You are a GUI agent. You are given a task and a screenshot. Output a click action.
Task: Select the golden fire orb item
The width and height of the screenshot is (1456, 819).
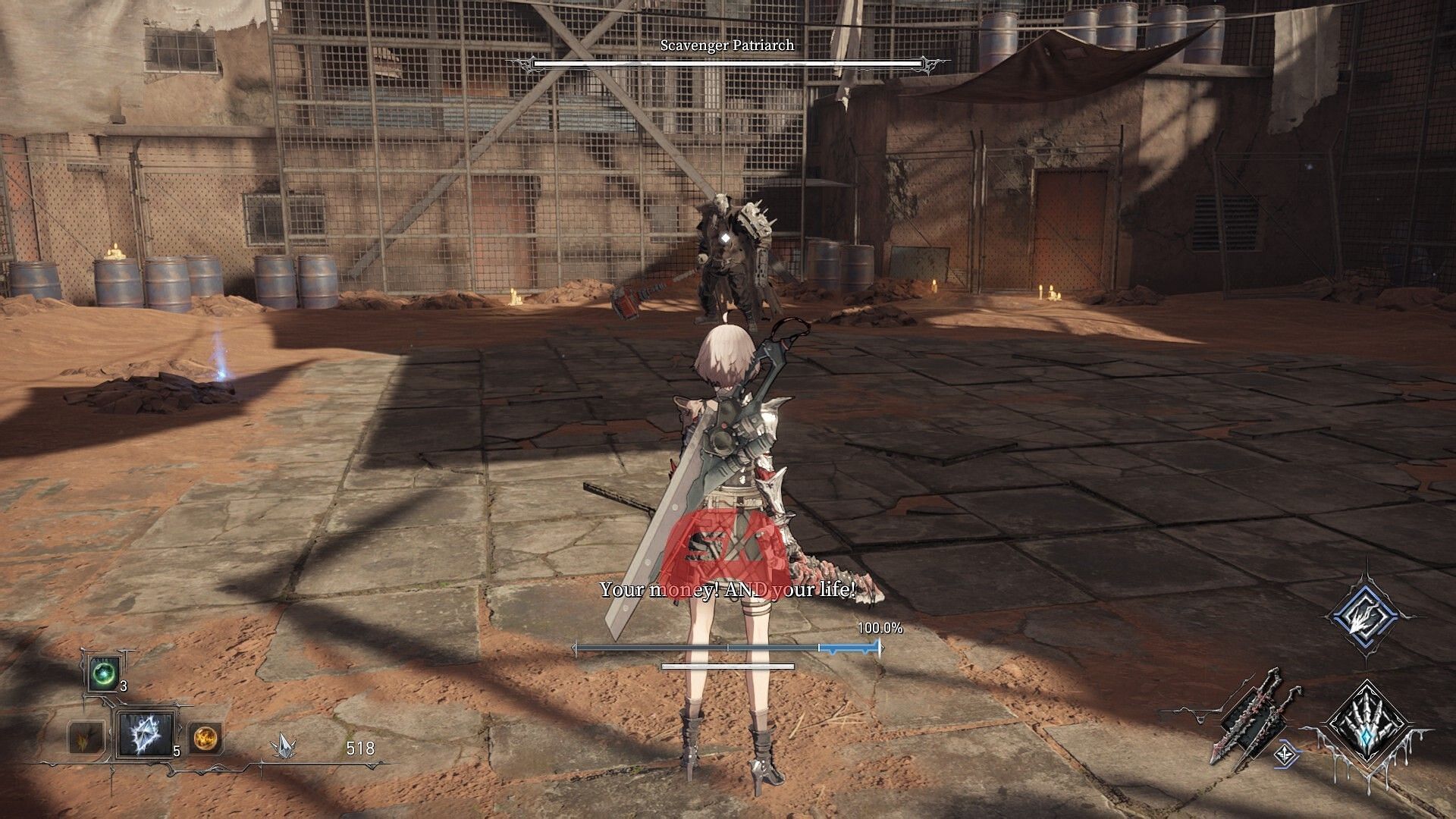205,736
